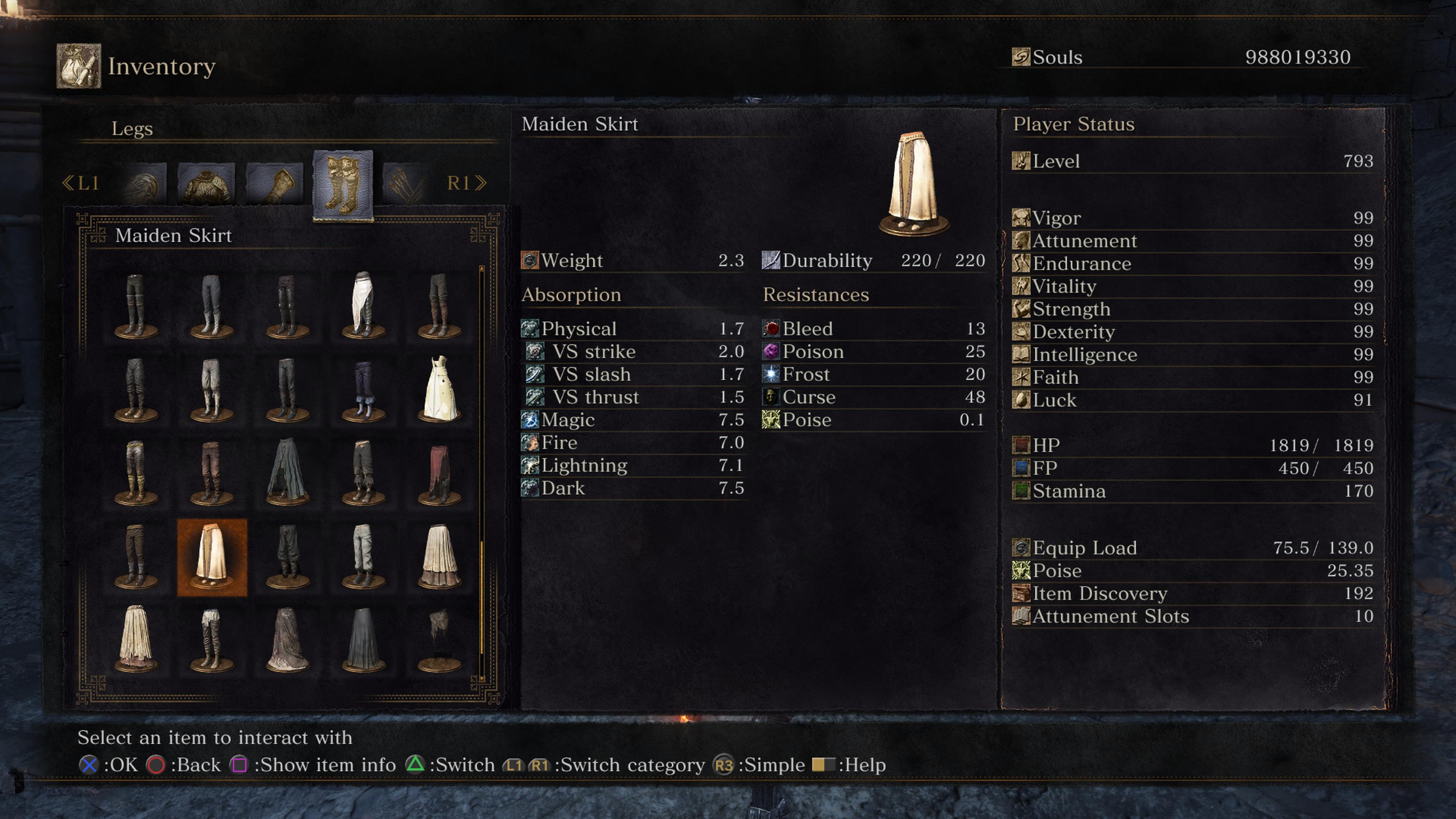Pick the long black pleated skirt
1456x819 pixels.
(x=364, y=640)
